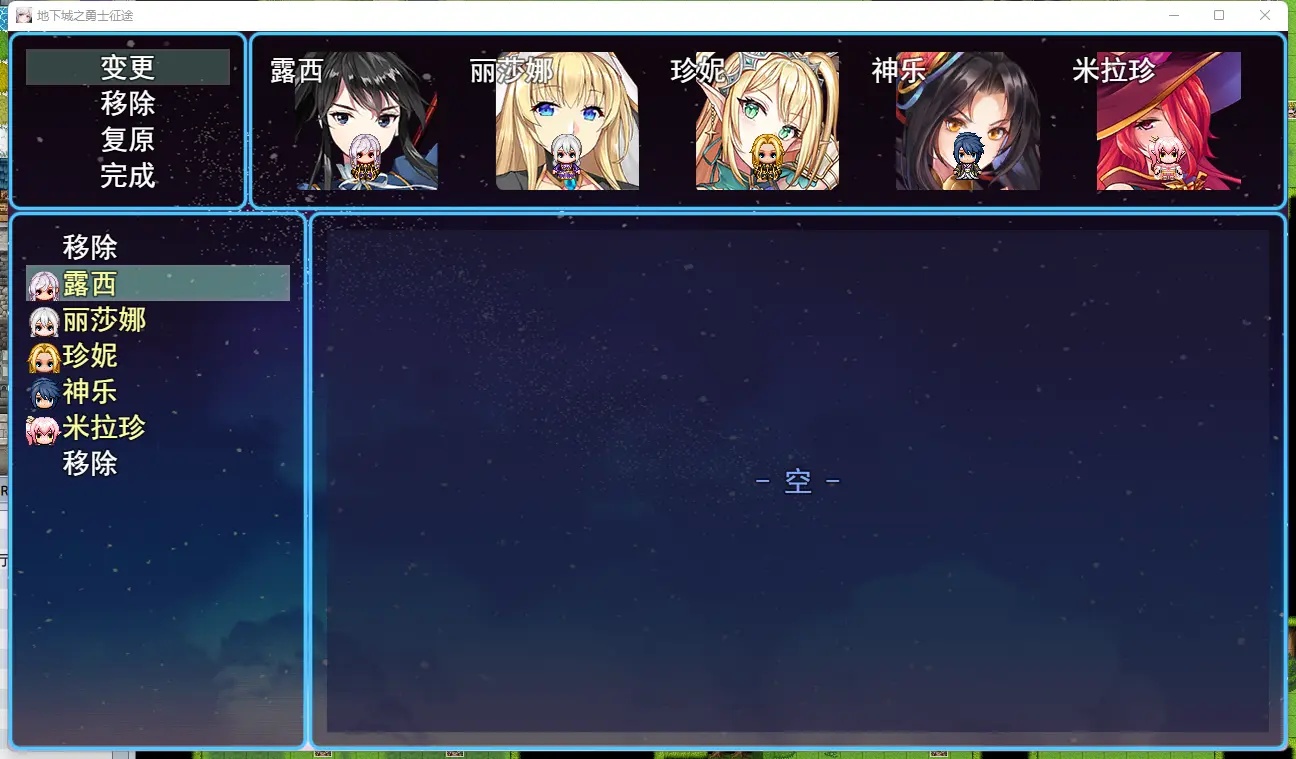Select 露西 in the party member list
Image resolution: width=1296 pixels, height=759 pixels.
(x=90, y=284)
